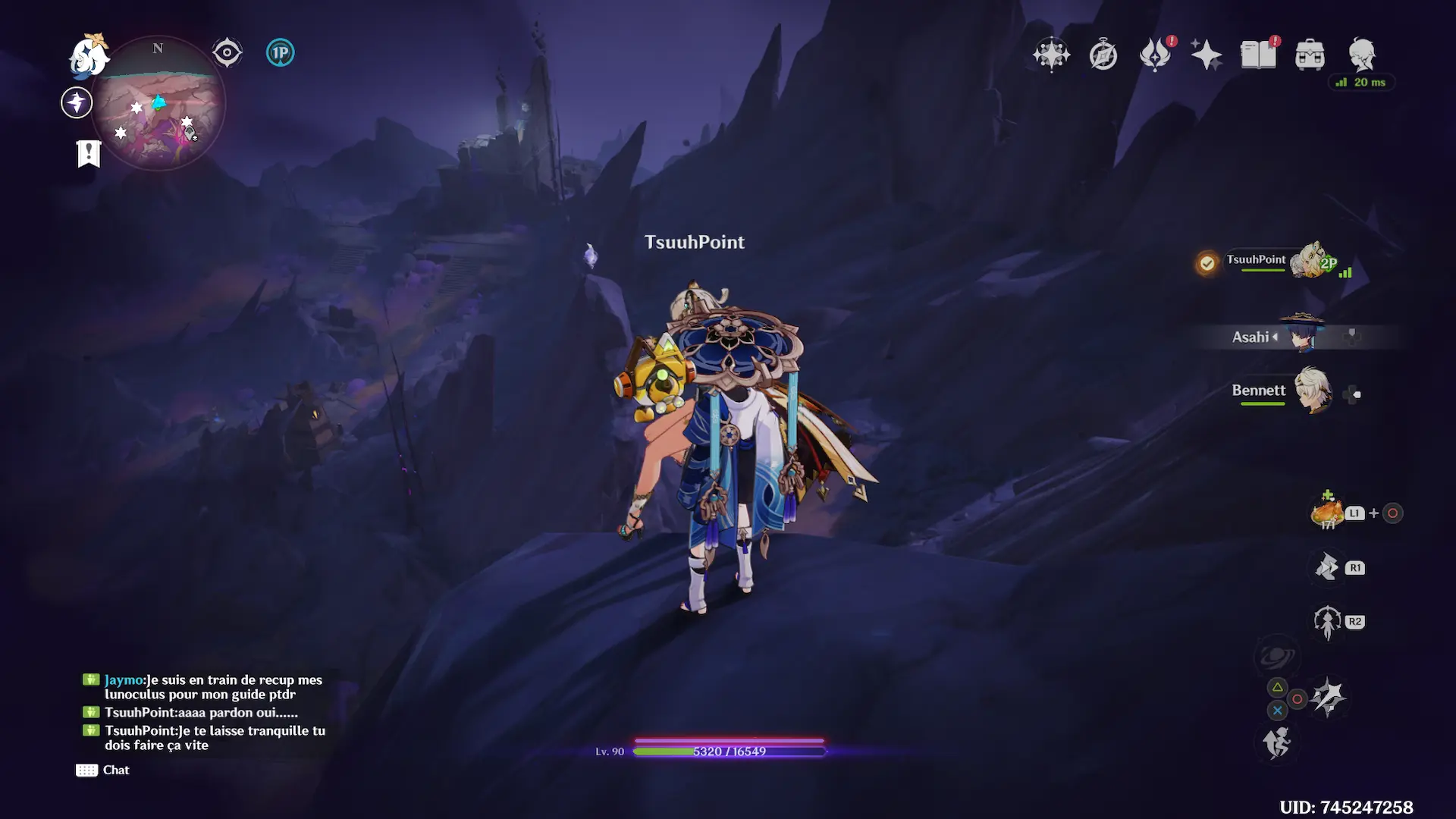Open the Wish sparkle star icon
The width and height of the screenshot is (1456, 819).
[1206, 55]
